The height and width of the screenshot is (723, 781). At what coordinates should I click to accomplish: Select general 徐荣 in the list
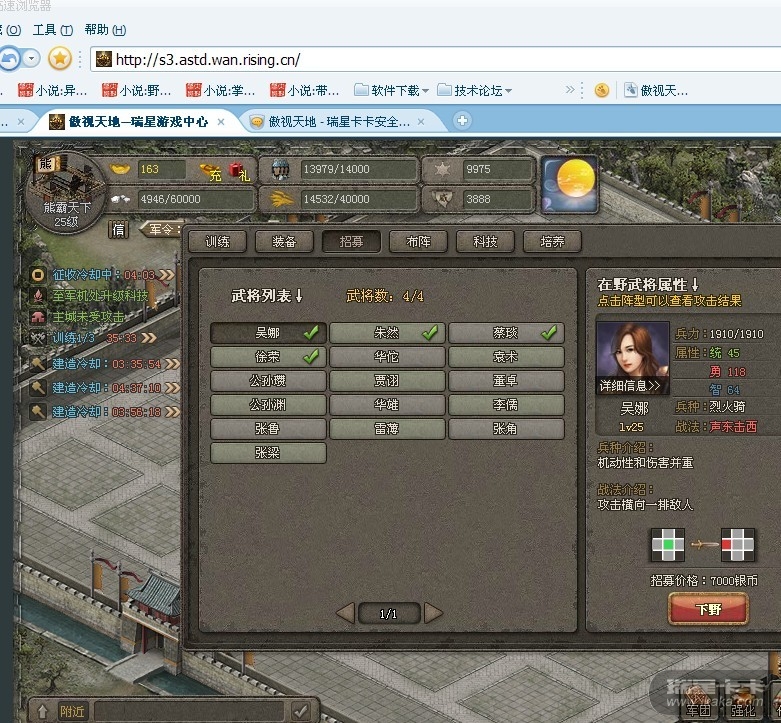(x=268, y=357)
